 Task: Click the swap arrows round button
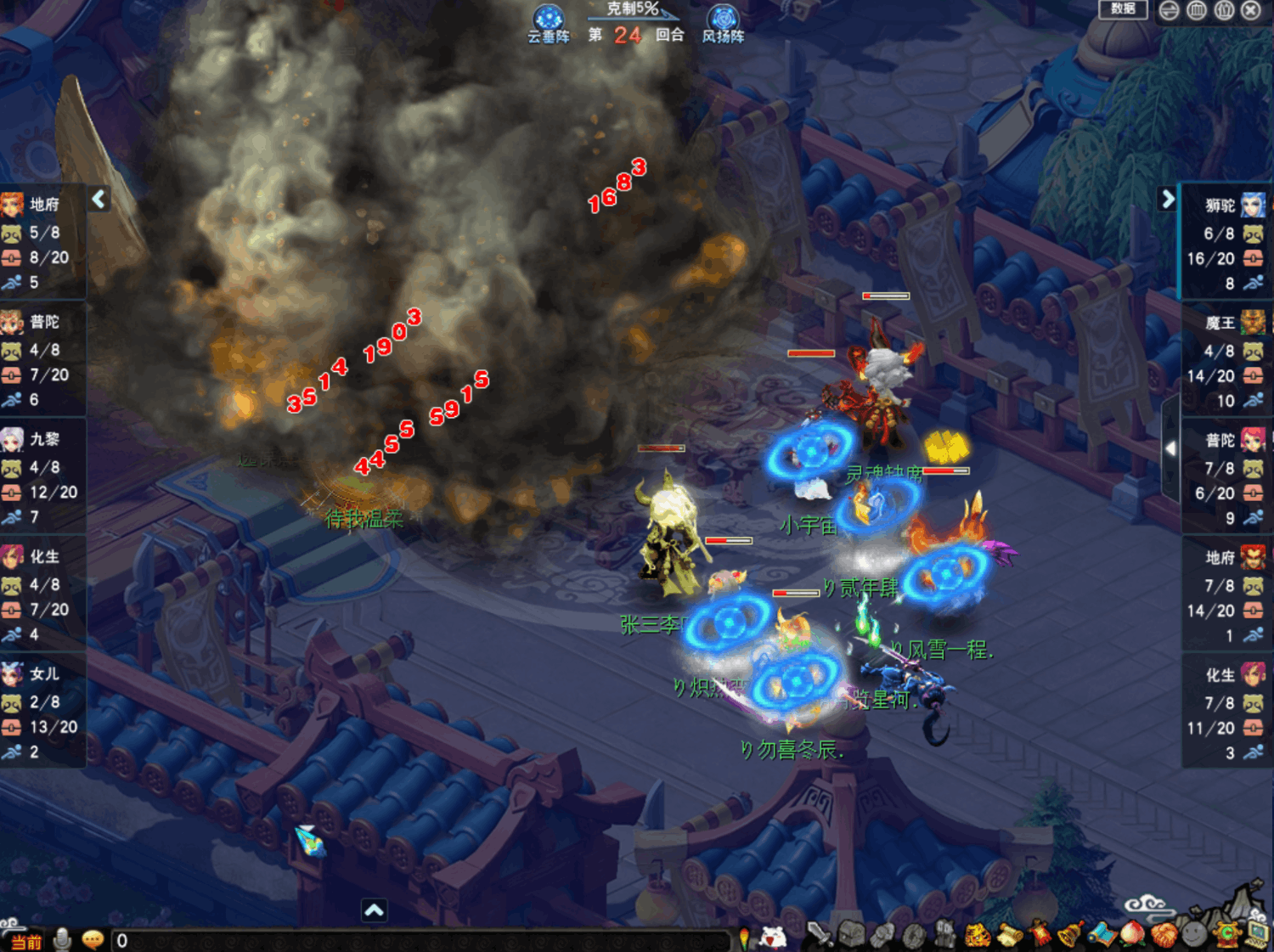point(1170,10)
